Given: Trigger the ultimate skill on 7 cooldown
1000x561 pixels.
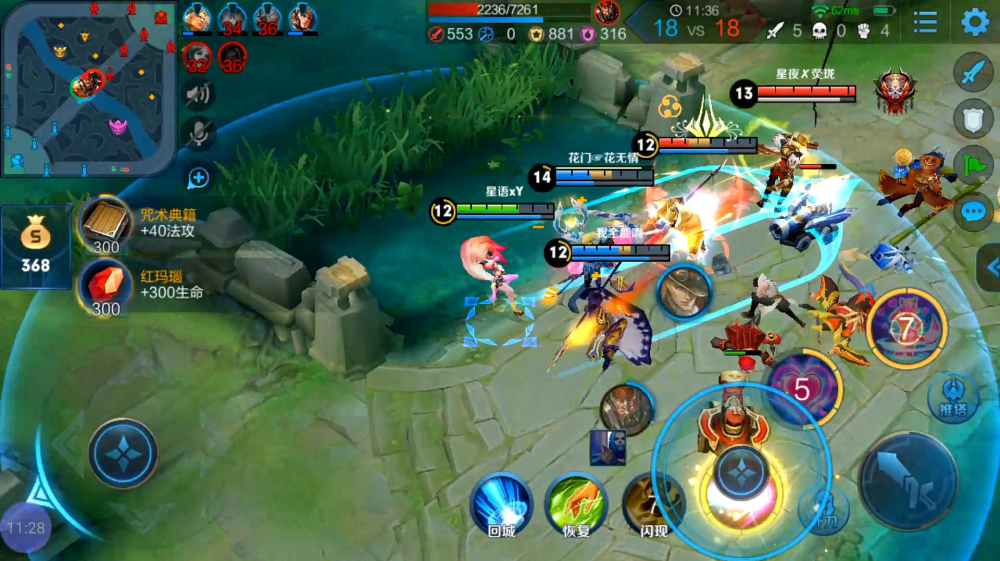Looking at the screenshot, I should coord(906,328).
